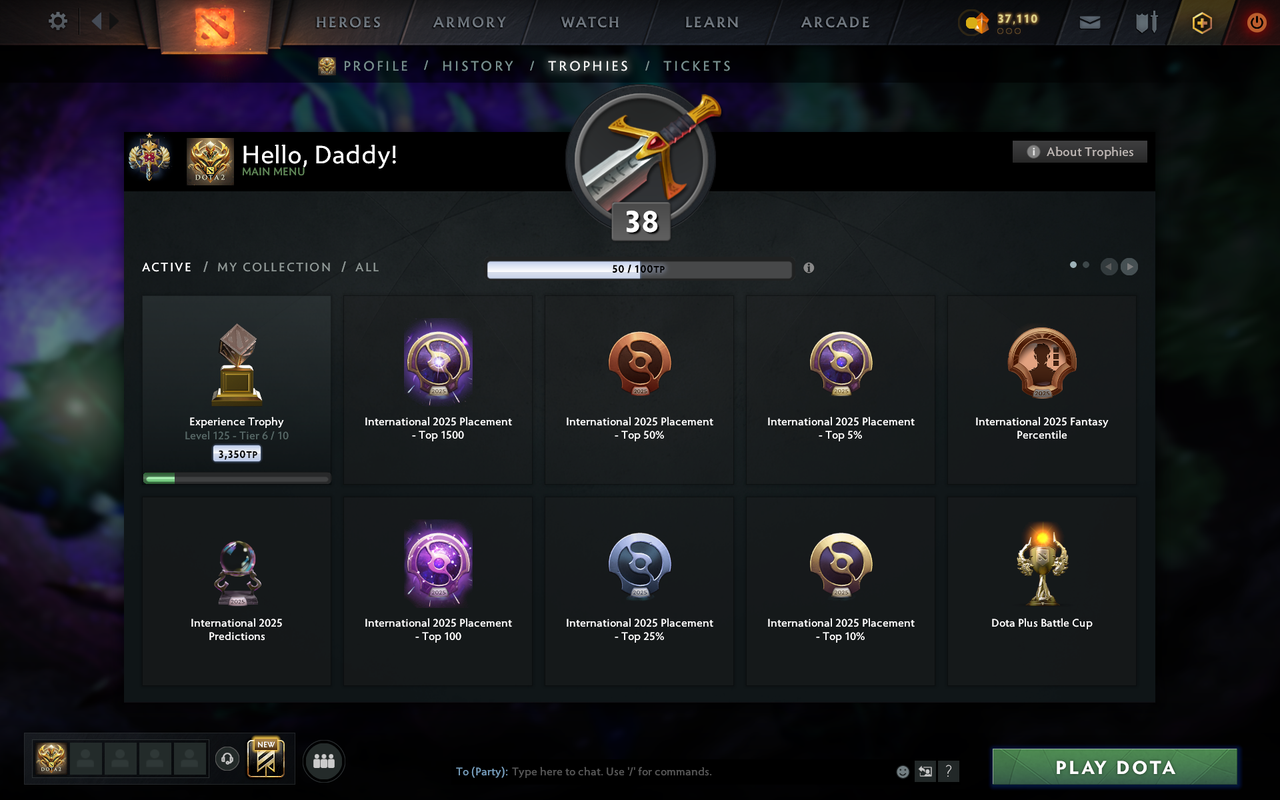Click the 50/100 TP progress bar
Viewport: 1280px width, 800px height.
639,269
